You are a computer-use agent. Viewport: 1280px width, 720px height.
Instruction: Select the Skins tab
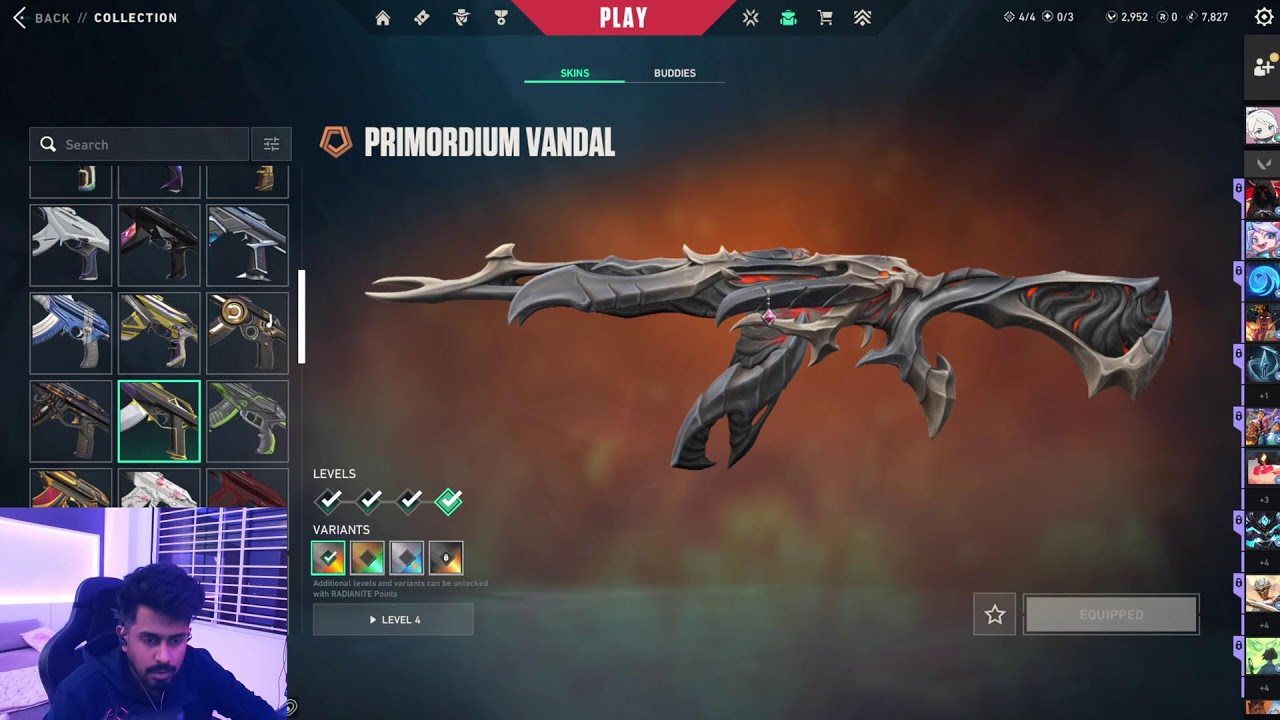(574, 73)
